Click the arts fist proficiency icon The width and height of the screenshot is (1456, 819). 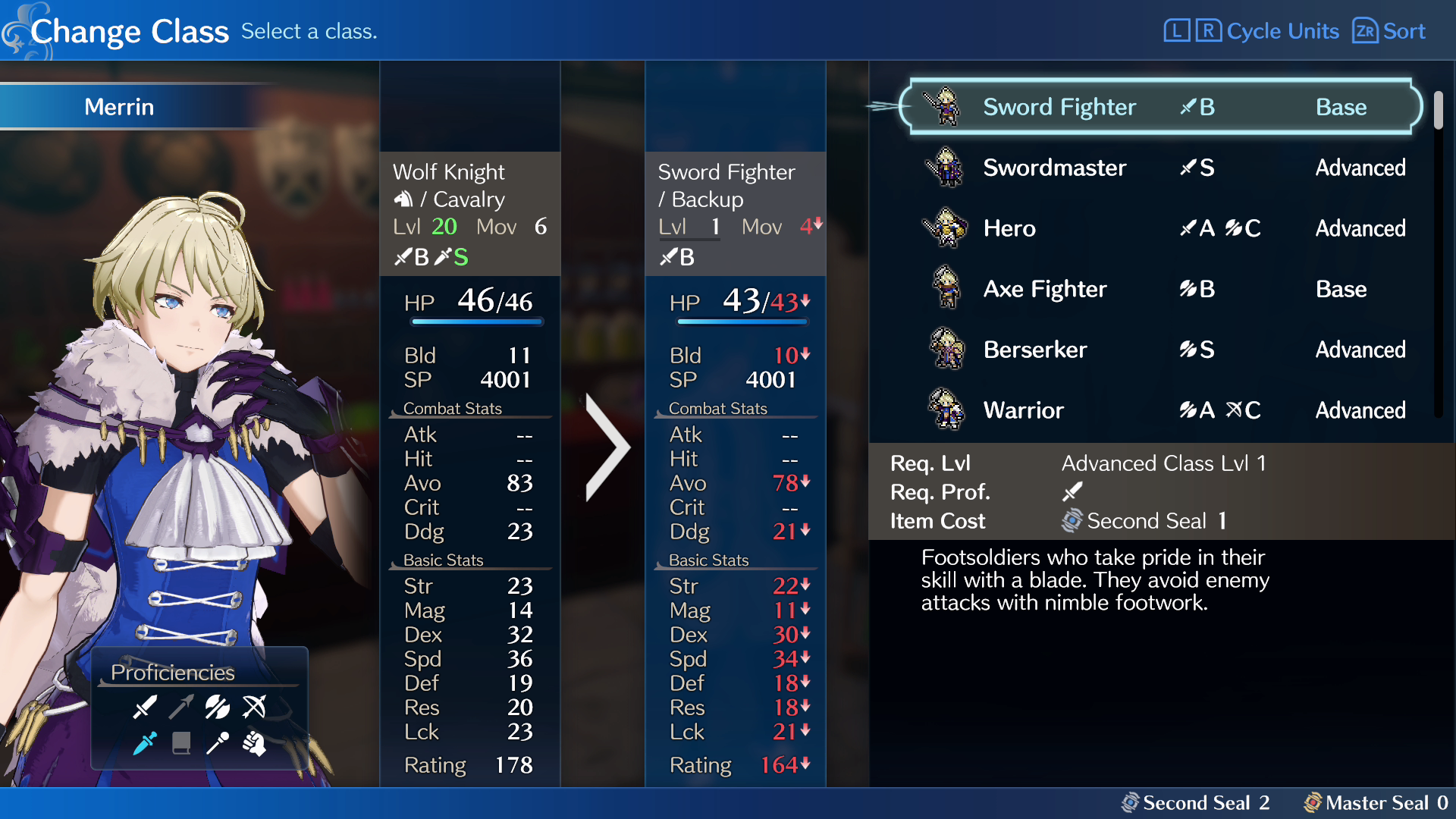tap(255, 745)
